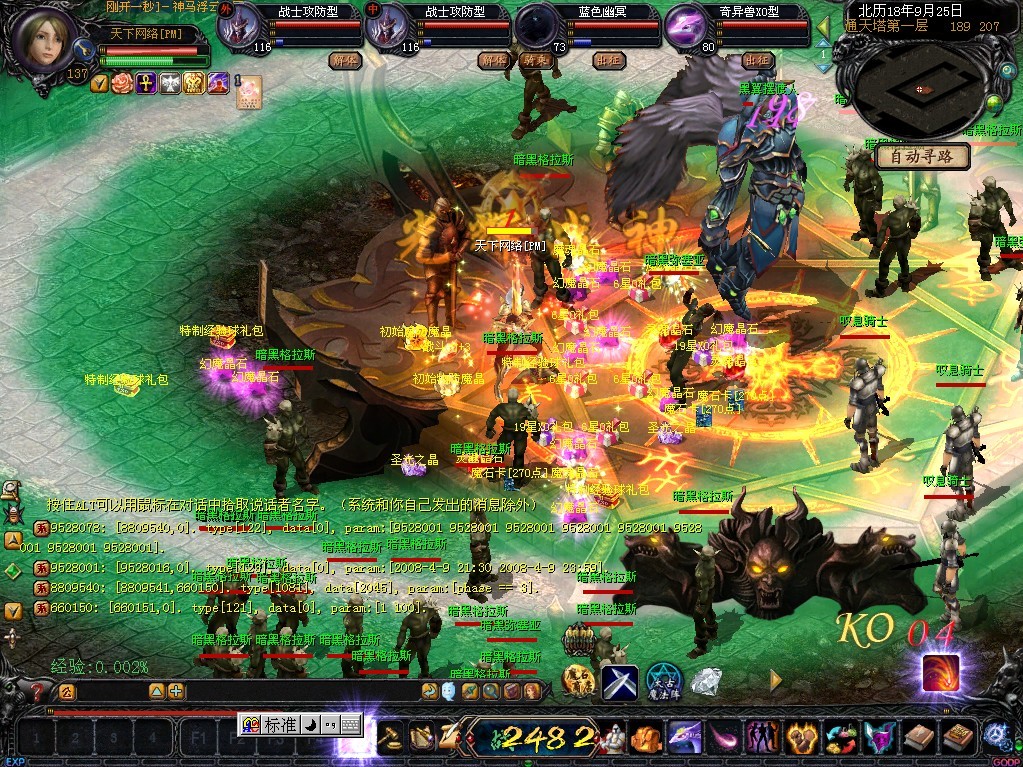Select the player portrait avatar
Viewport: 1023px width, 767px height.
[49, 40]
